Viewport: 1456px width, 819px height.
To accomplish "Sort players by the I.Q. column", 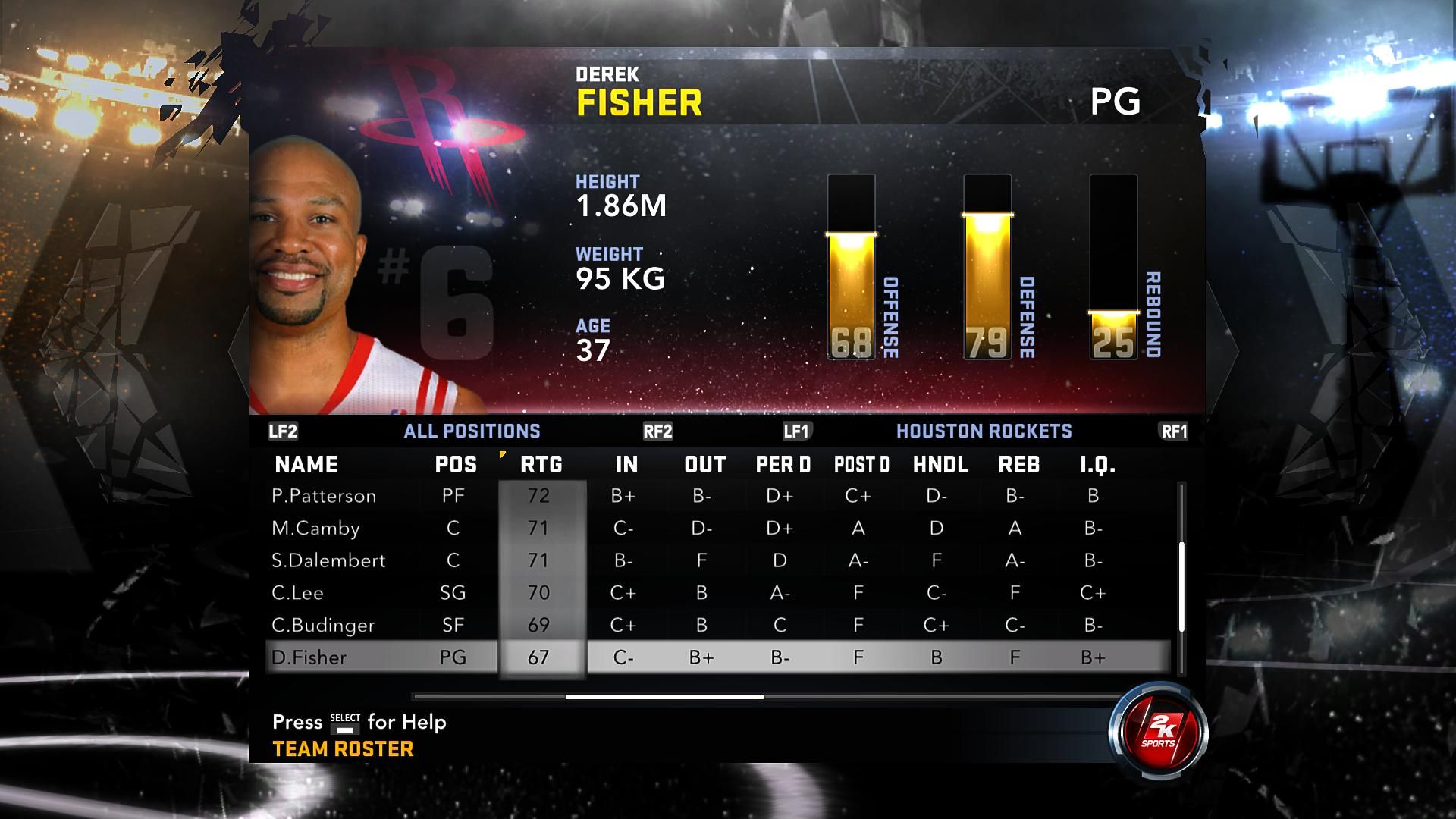I will point(1097,465).
